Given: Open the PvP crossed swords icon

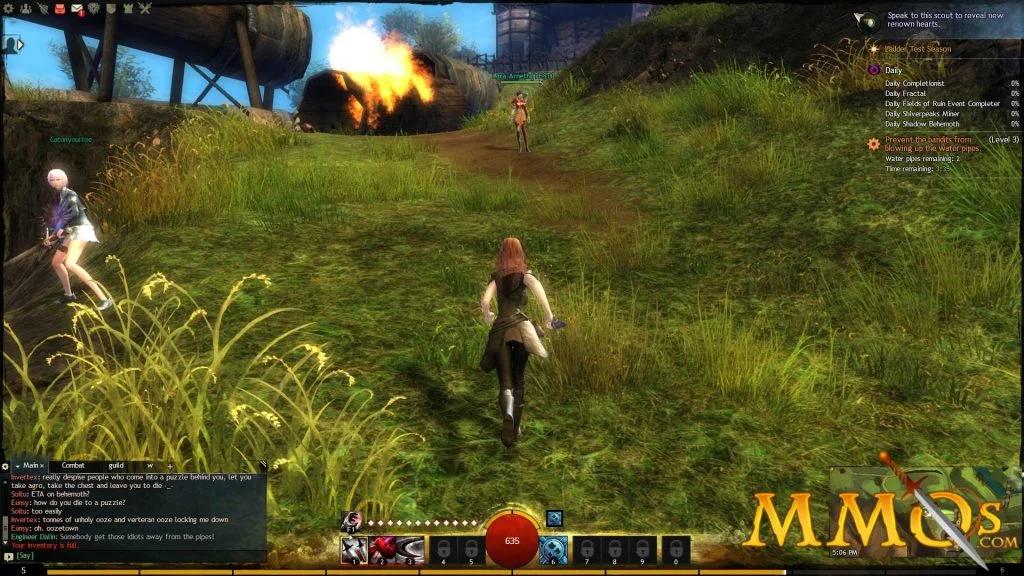Looking at the screenshot, I should (145, 9).
